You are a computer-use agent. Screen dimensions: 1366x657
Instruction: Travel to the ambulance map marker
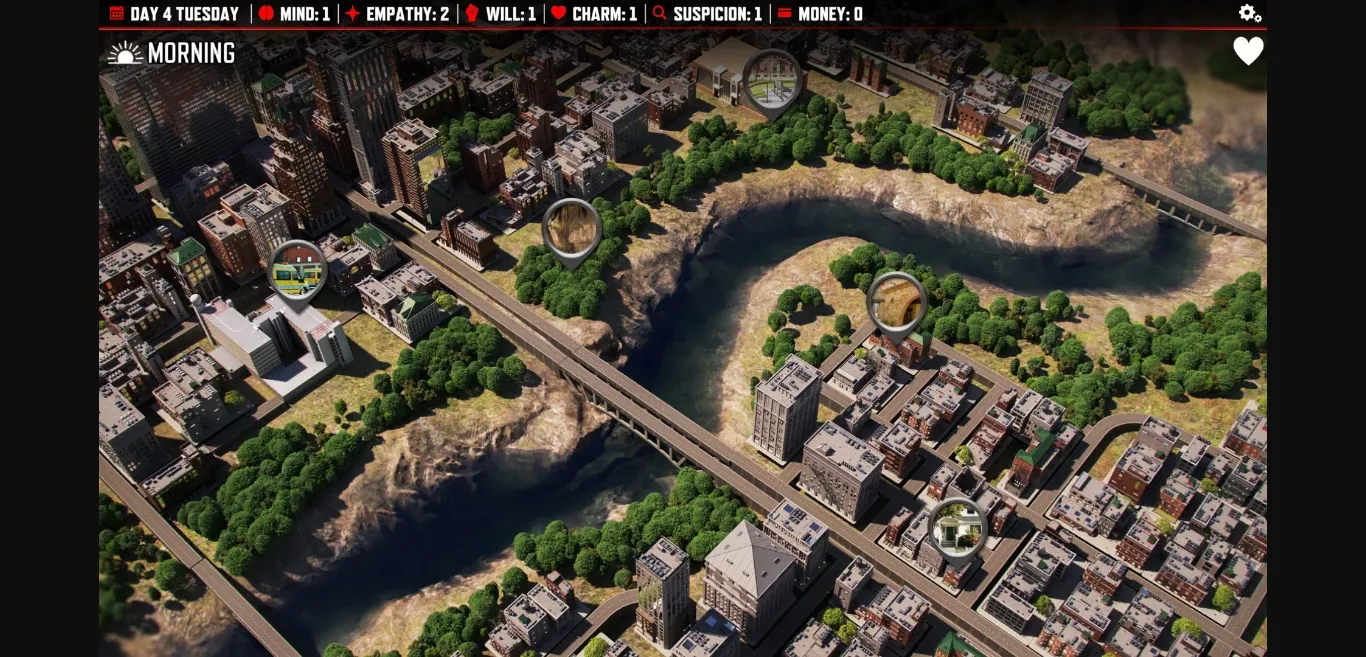click(x=298, y=271)
